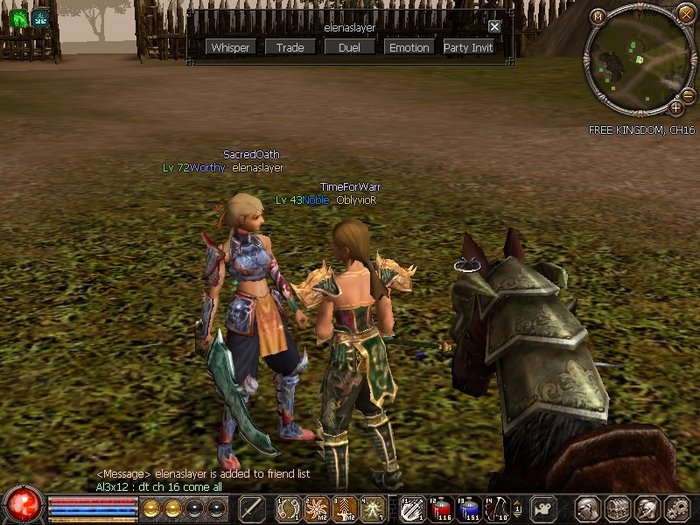Screen dimensions: 700x525
Task: Zoom out the minimap with minus button
Action: tap(687, 94)
